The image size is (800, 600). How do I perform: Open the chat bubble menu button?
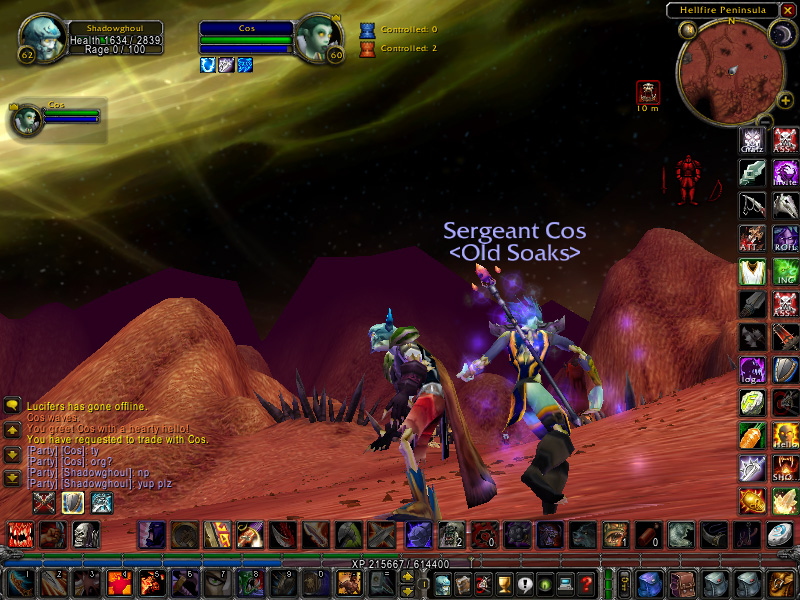click(13, 405)
